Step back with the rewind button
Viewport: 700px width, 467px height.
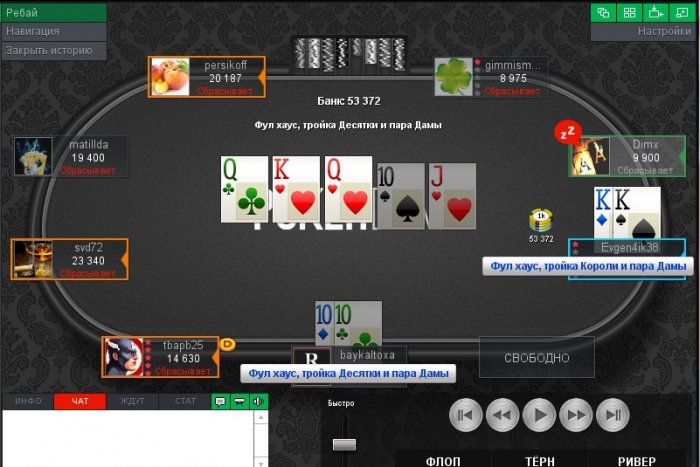point(502,414)
